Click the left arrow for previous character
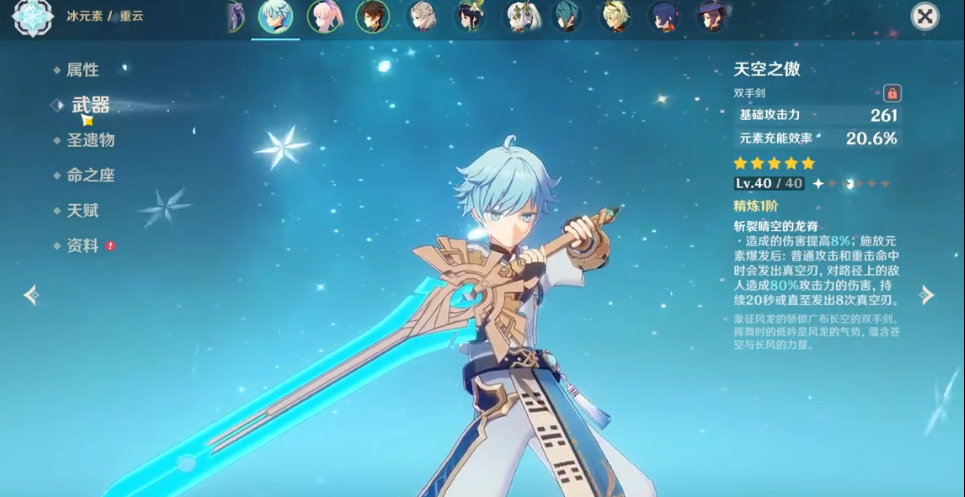This screenshot has height=497, width=965. 31,294
